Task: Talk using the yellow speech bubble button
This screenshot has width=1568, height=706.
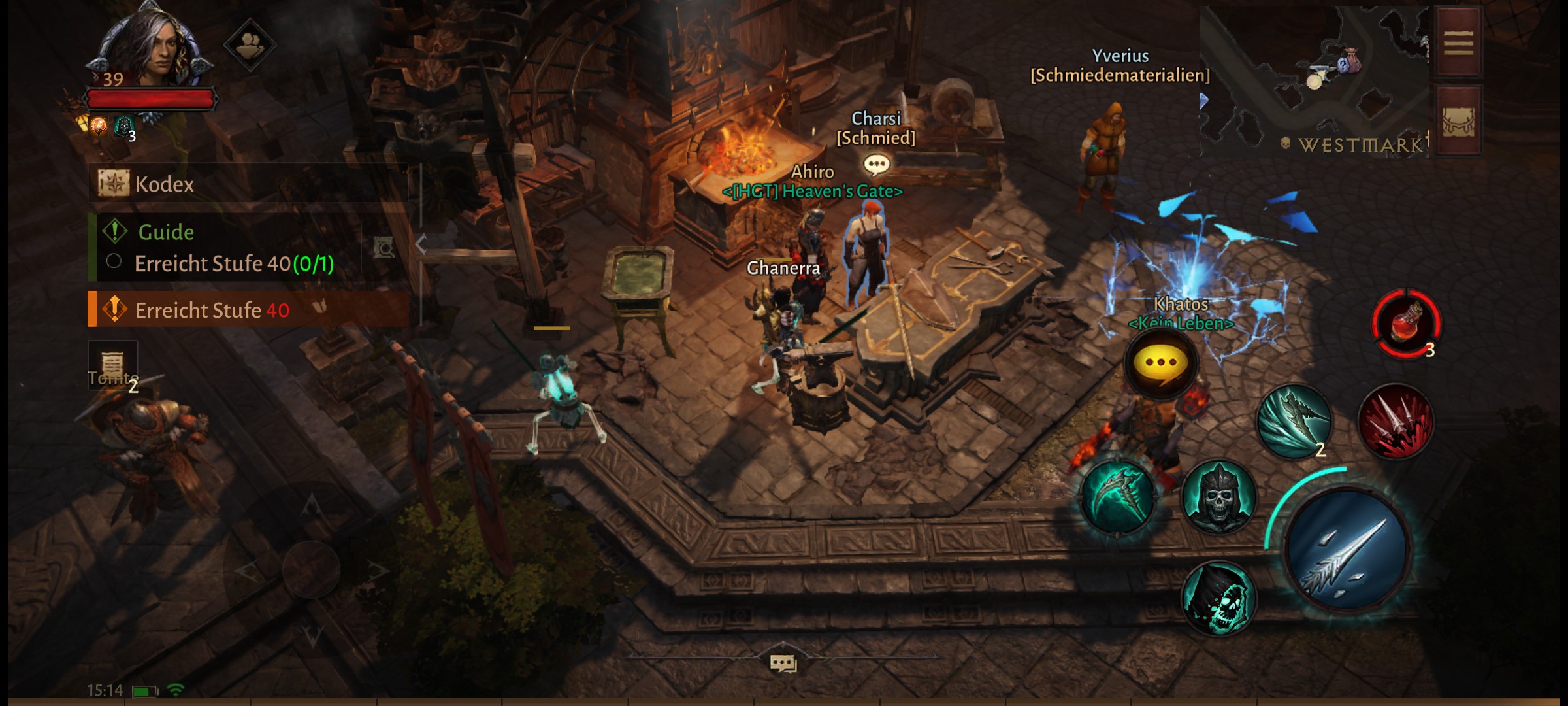Action: tap(1161, 363)
